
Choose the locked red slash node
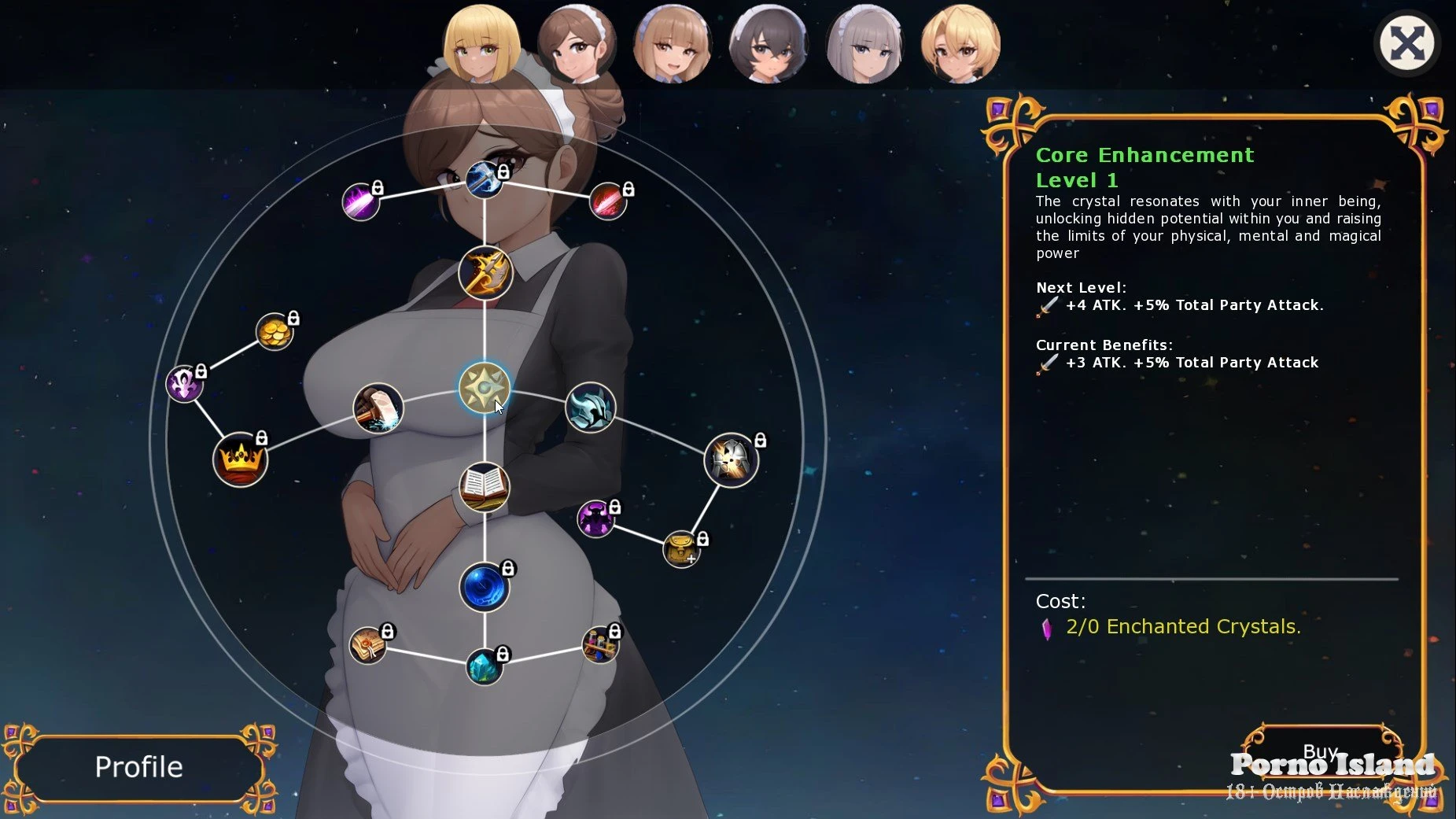pos(608,201)
